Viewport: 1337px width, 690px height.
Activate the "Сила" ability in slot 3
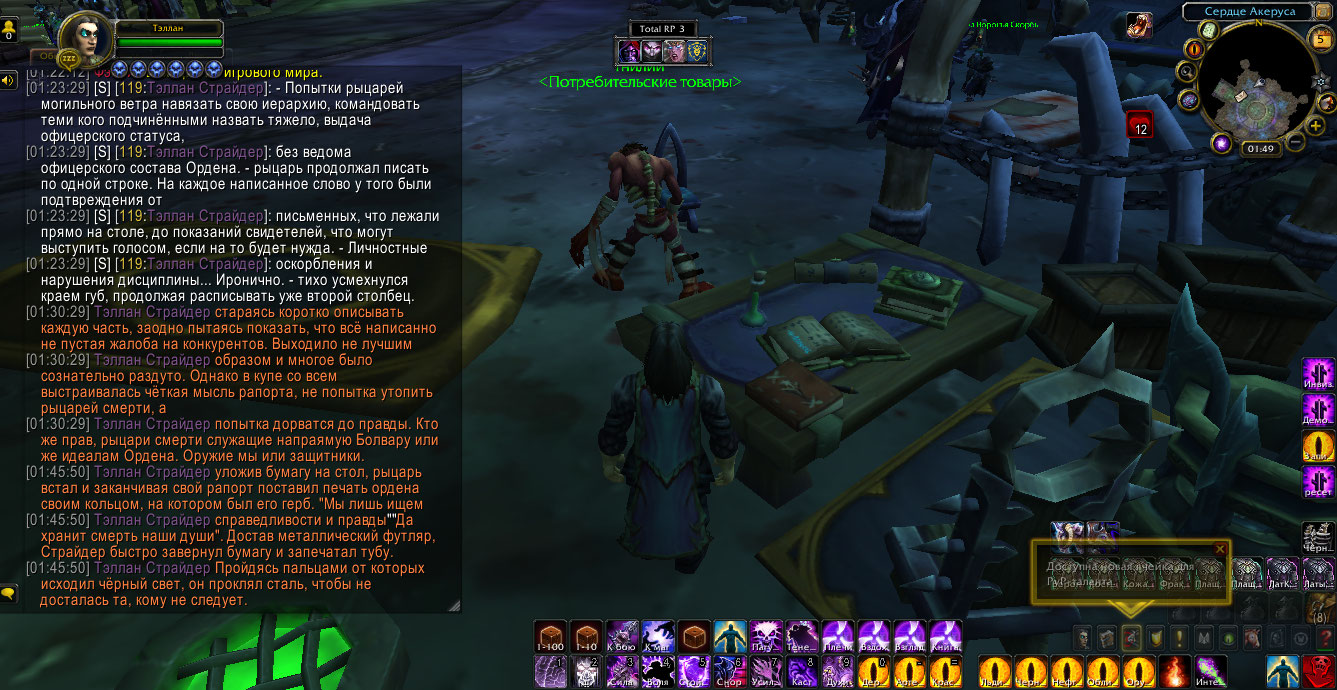(622, 671)
